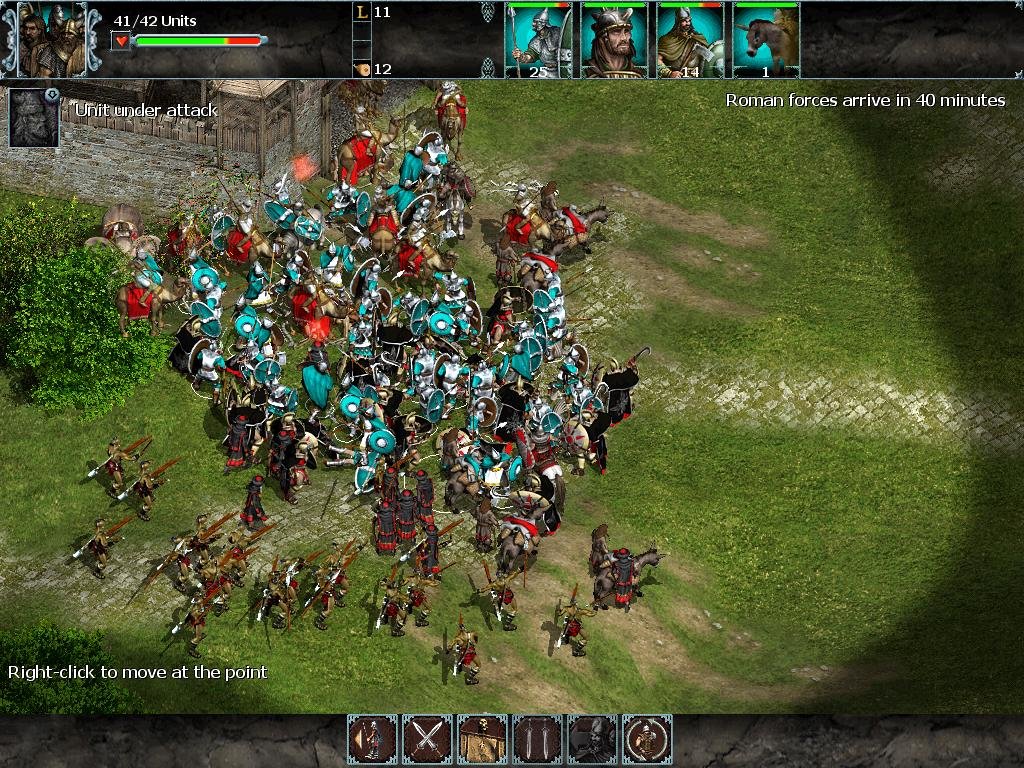The width and height of the screenshot is (1024, 768).
Task: Click the selected army group portrait
Action: click(51, 40)
